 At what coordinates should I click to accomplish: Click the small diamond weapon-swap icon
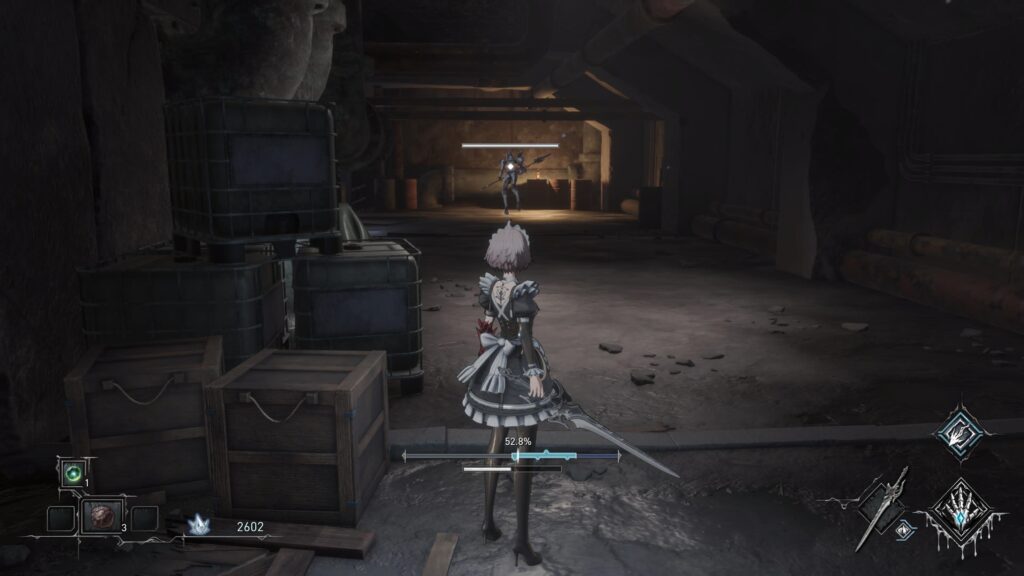904,532
